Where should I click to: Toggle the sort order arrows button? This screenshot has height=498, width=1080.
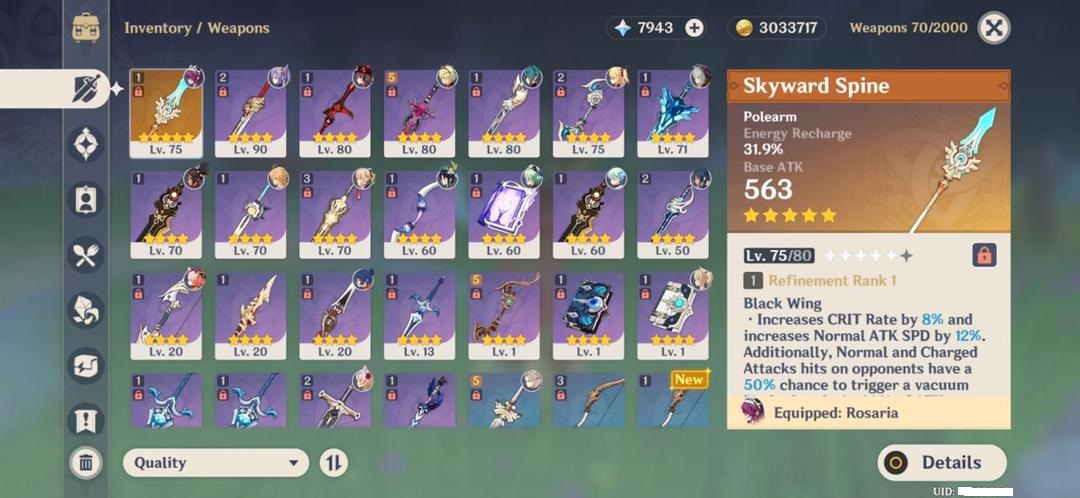pyautogui.click(x=334, y=462)
